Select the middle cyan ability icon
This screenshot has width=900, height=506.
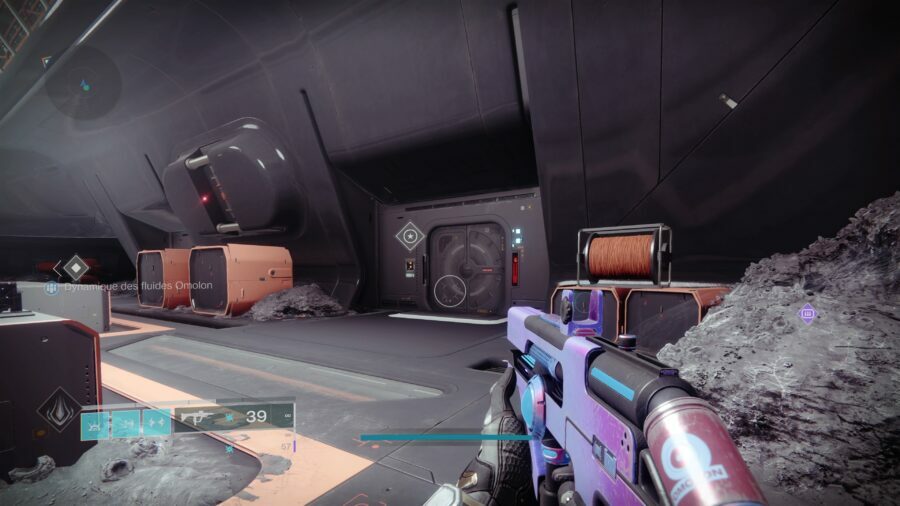coord(126,424)
